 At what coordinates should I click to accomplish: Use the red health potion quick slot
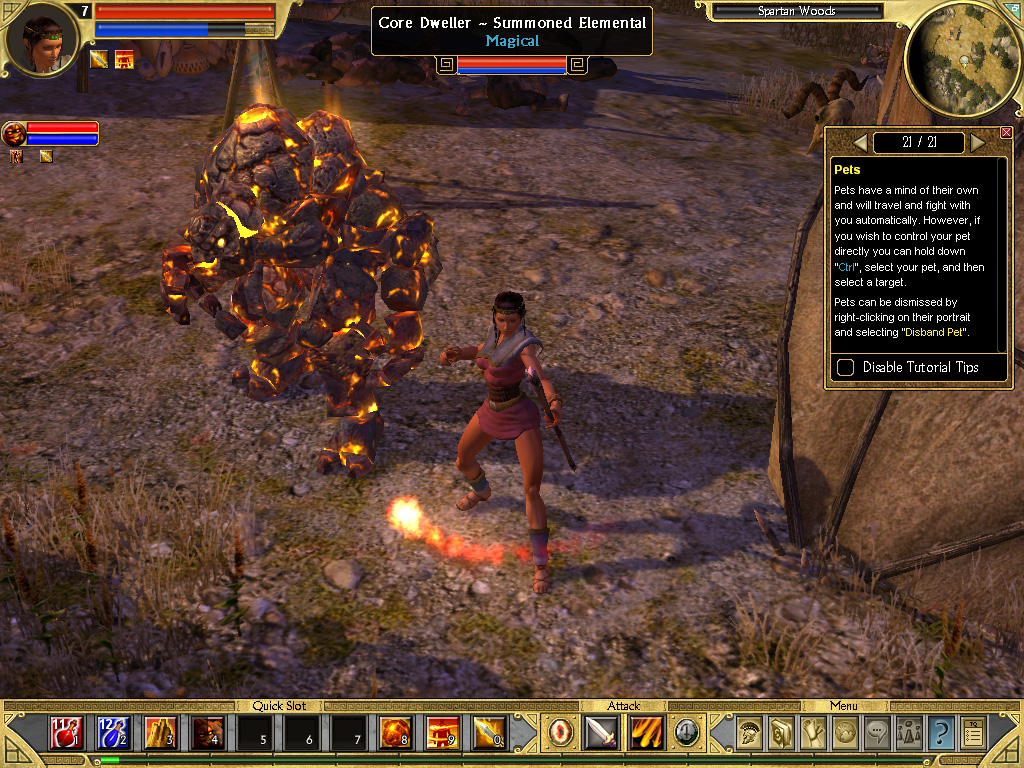[67, 733]
